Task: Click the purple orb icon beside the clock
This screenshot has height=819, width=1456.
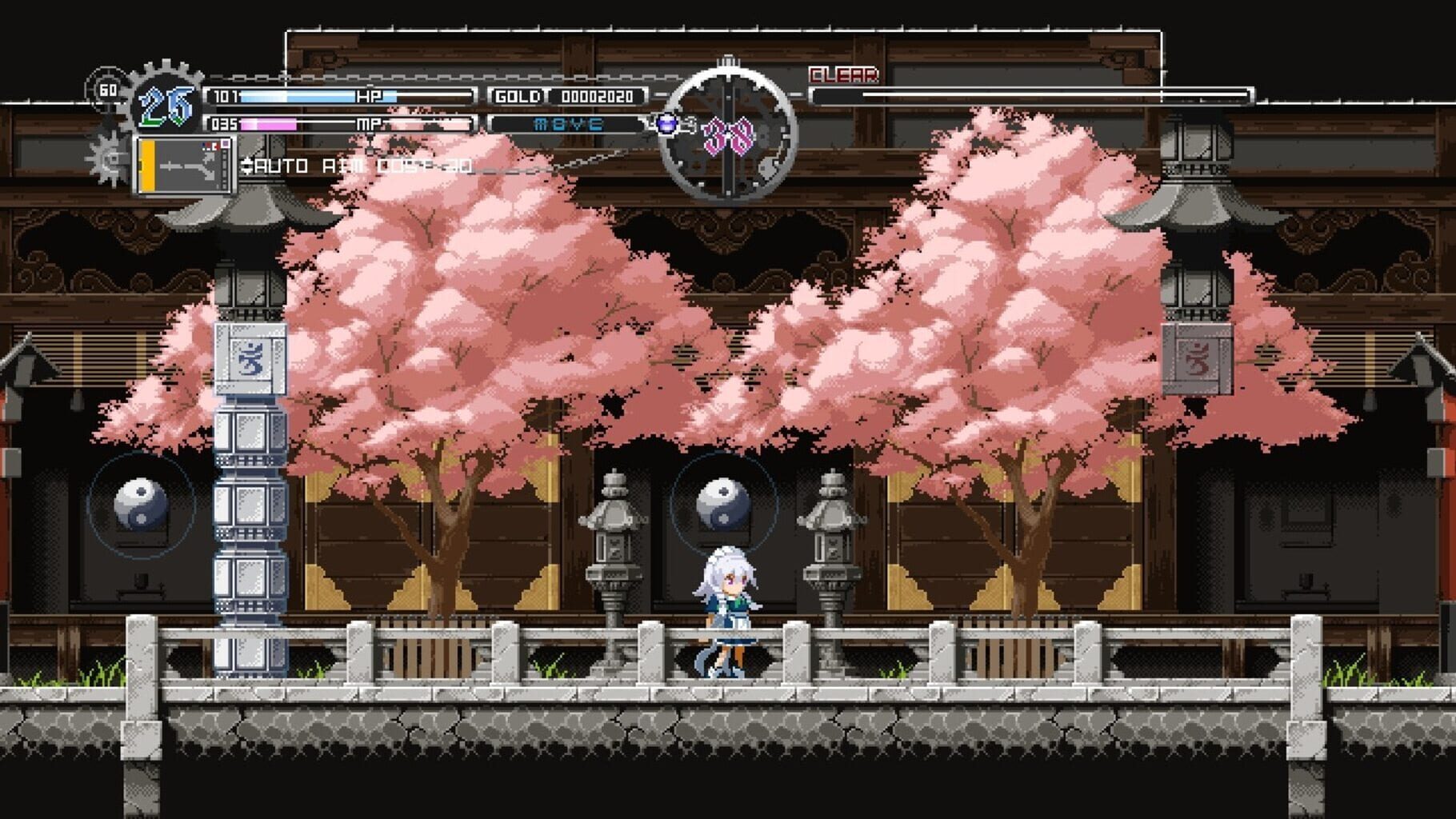Action: click(x=669, y=124)
